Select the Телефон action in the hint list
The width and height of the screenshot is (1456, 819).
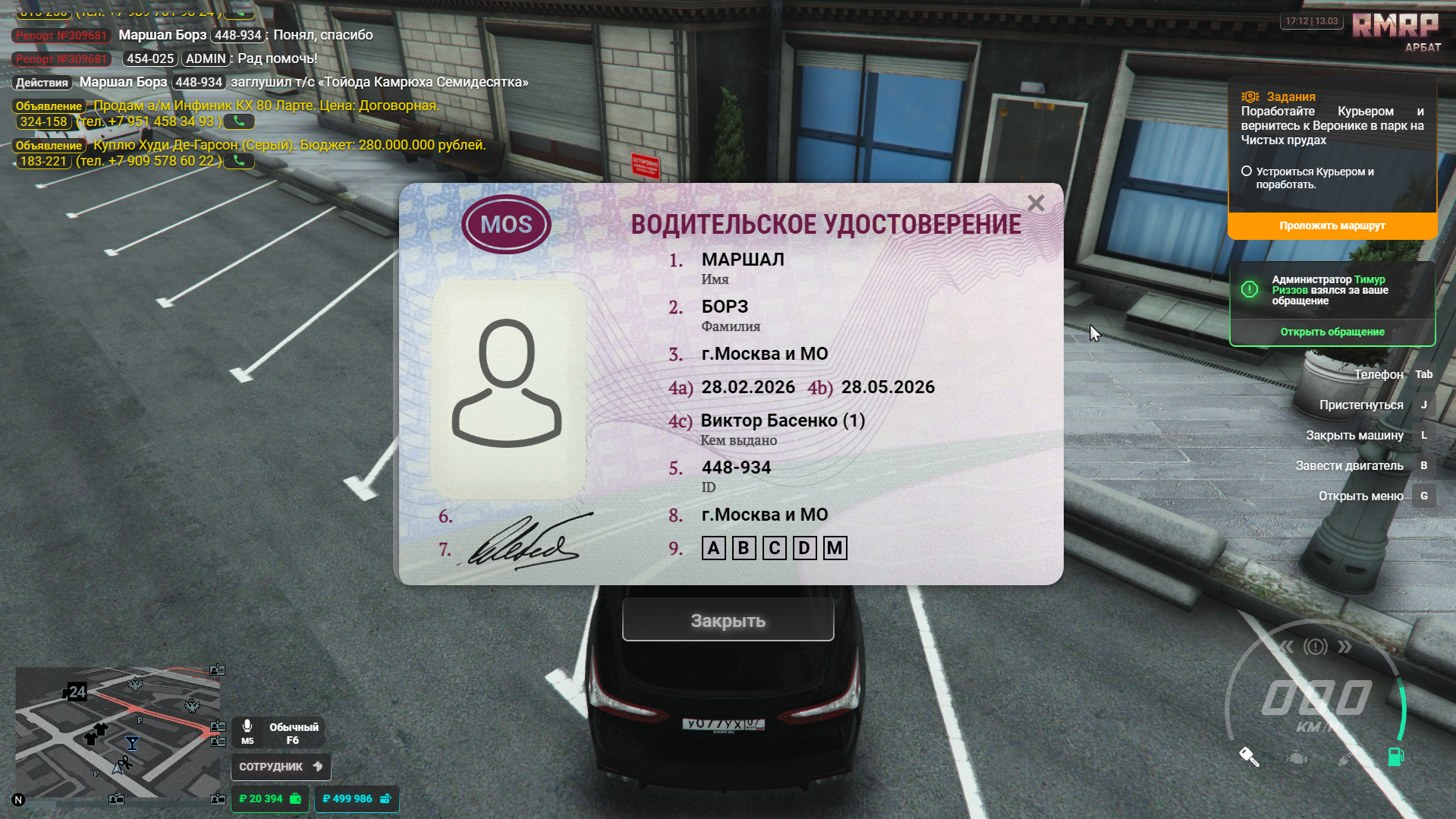[1378, 374]
